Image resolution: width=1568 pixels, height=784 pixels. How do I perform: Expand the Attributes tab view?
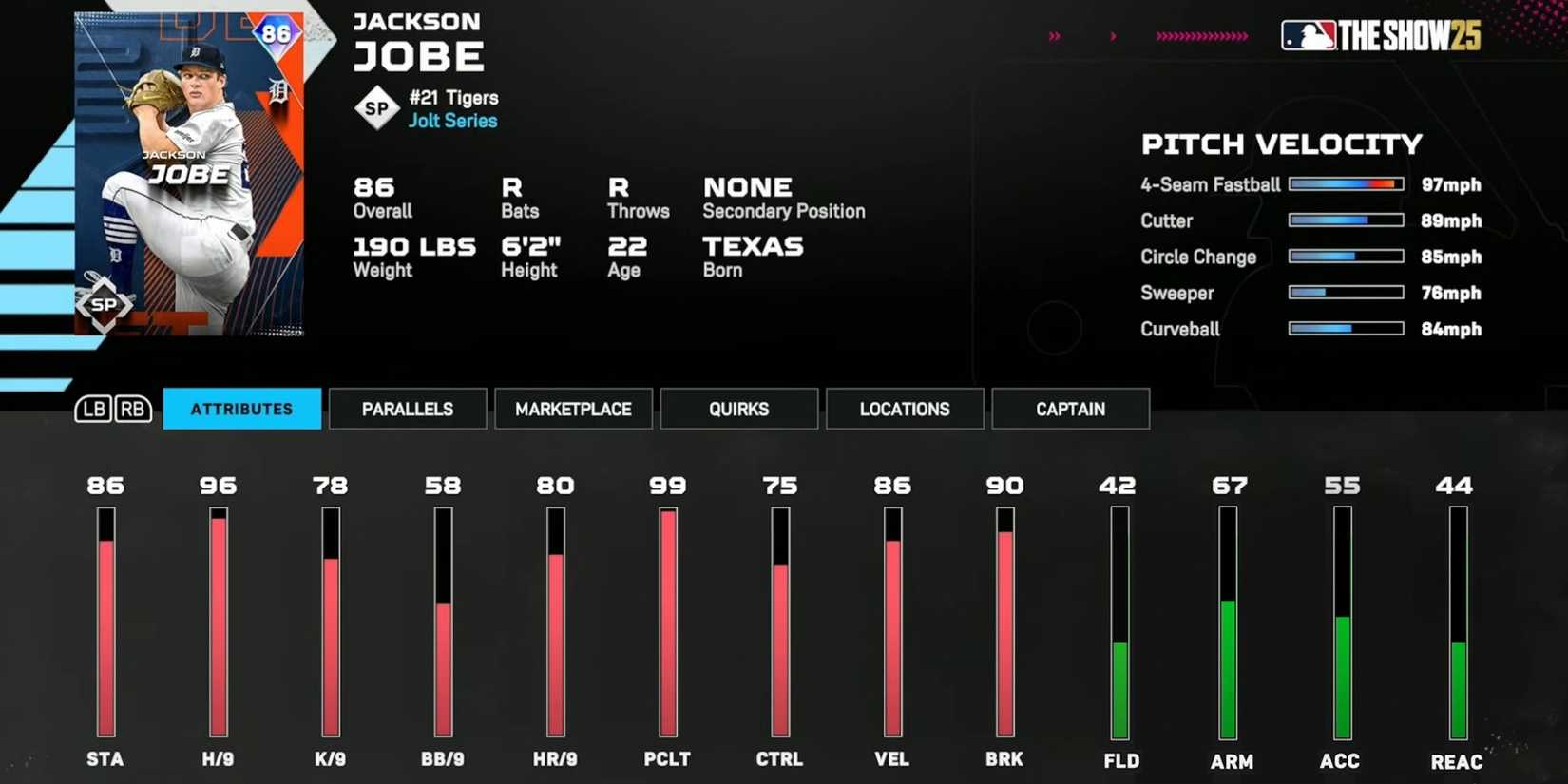(x=241, y=409)
